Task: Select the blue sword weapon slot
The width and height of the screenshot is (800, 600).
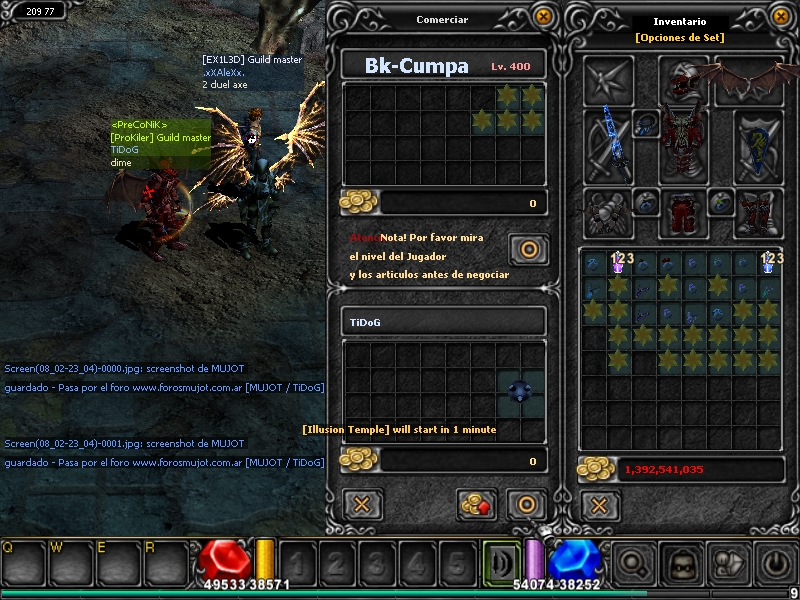Action: click(x=609, y=144)
